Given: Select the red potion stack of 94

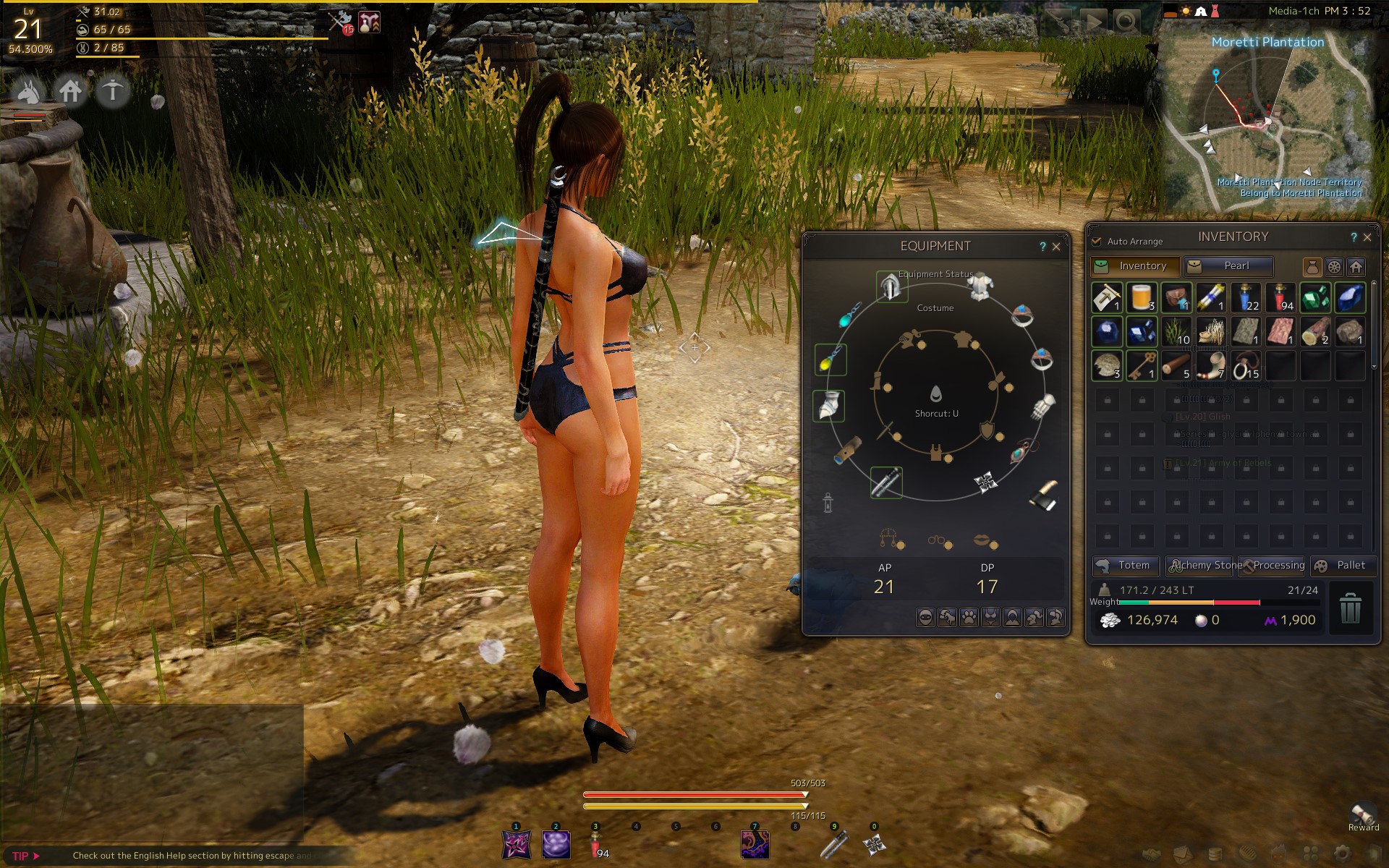Looking at the screenshot, I should 1280,297.
